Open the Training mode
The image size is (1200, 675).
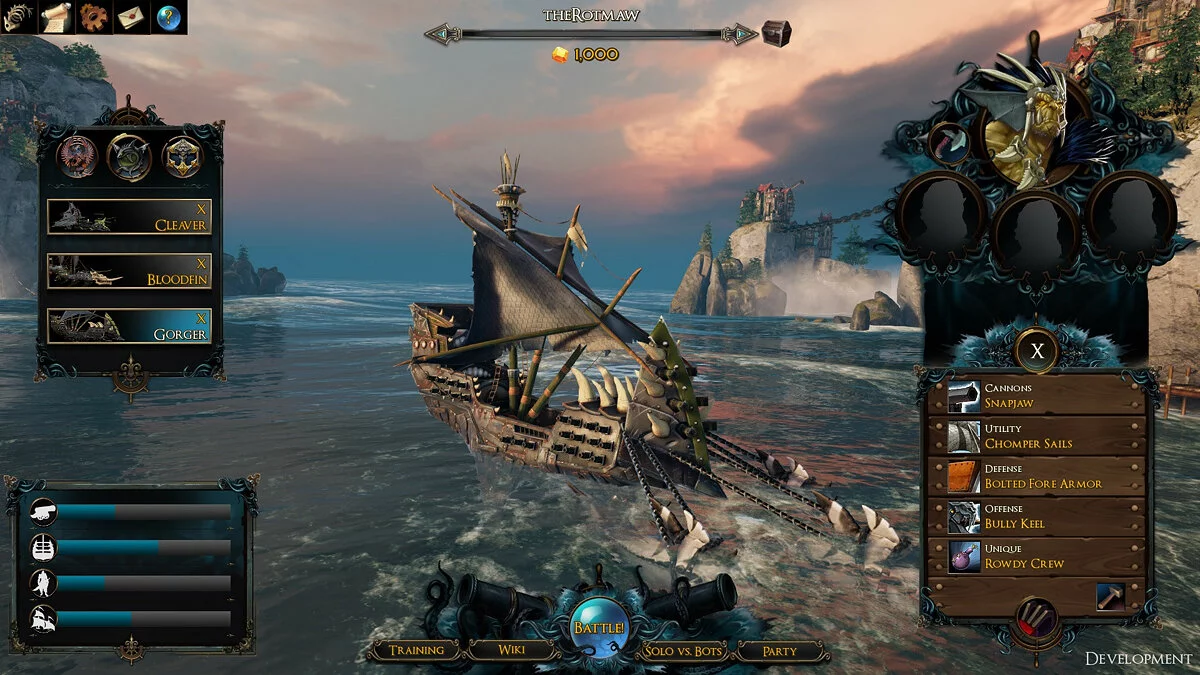[x=416, y=650]
